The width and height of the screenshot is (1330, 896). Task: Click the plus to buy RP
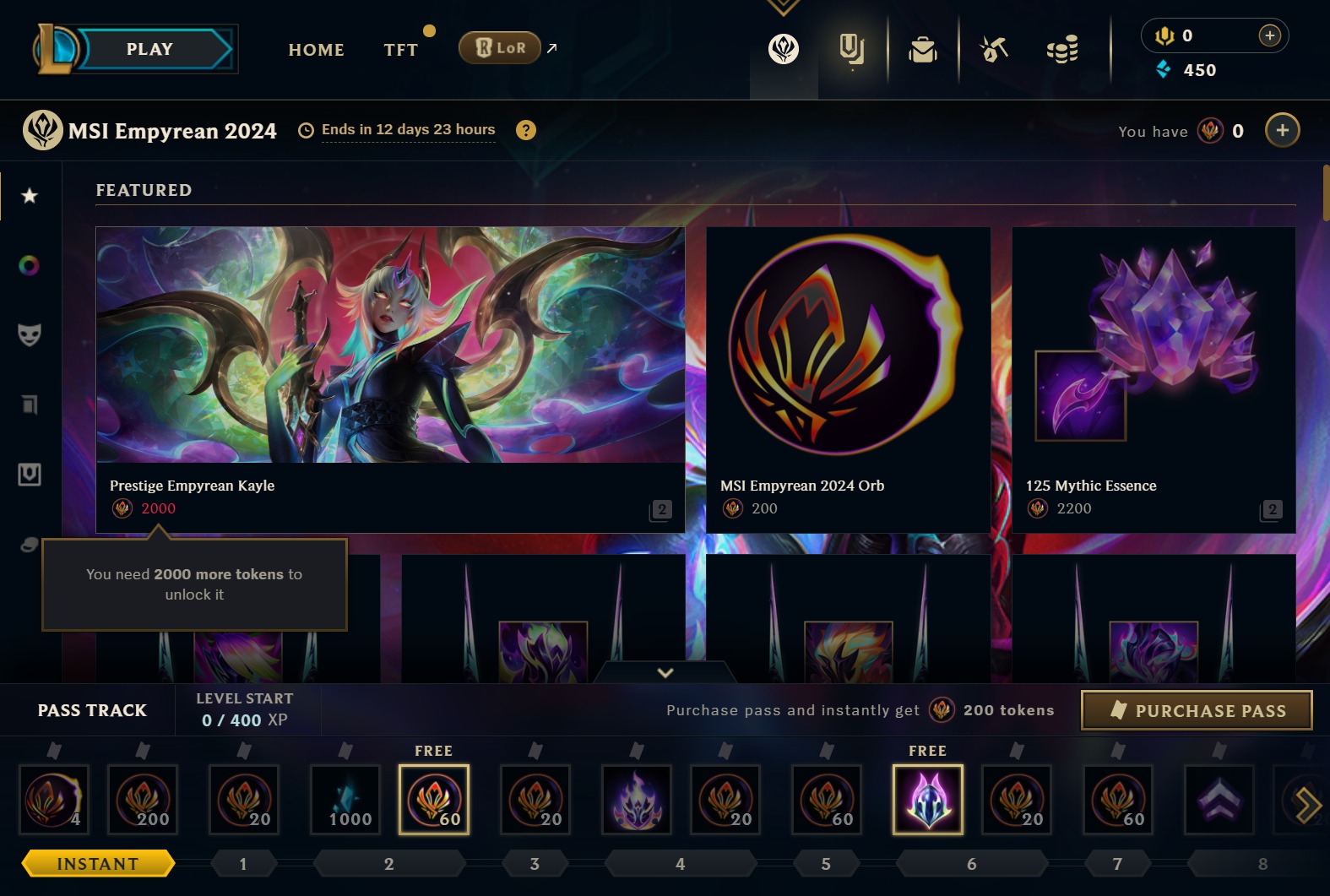tap(1268, 35)
